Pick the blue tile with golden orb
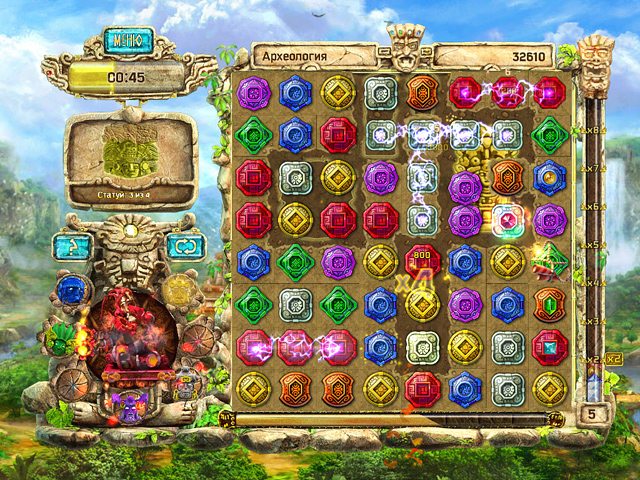640x480 pixels. click(549, 177)
